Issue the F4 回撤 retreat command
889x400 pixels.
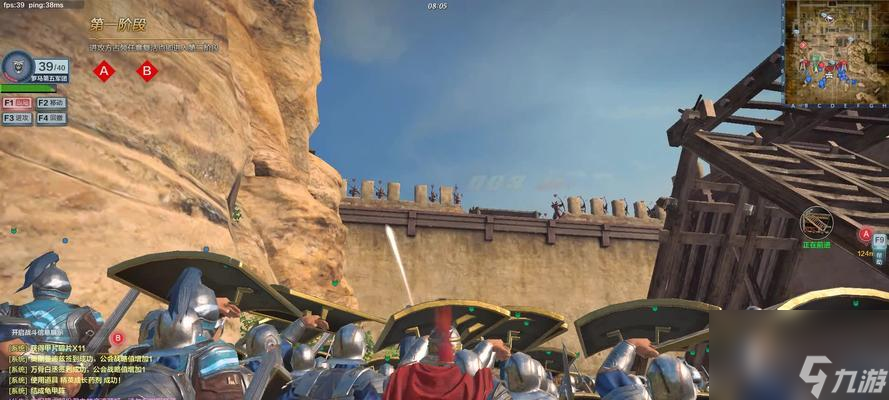[51, 118]
